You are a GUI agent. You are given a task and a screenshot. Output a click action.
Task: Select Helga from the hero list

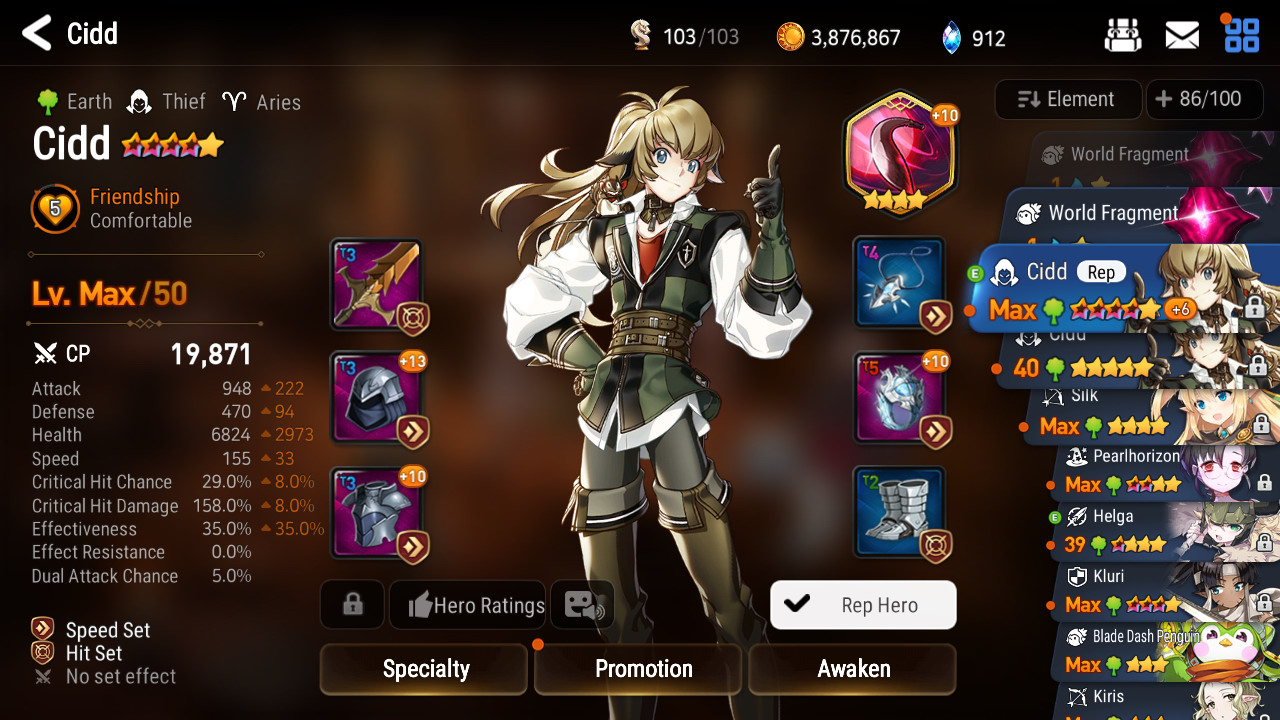point(1160,532)
